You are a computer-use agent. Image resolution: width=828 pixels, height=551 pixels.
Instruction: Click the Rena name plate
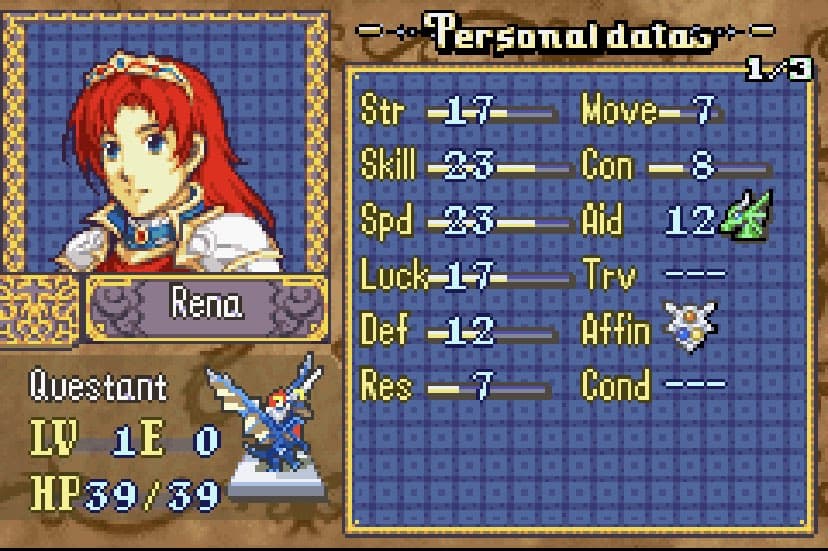[x=207, y=305]
